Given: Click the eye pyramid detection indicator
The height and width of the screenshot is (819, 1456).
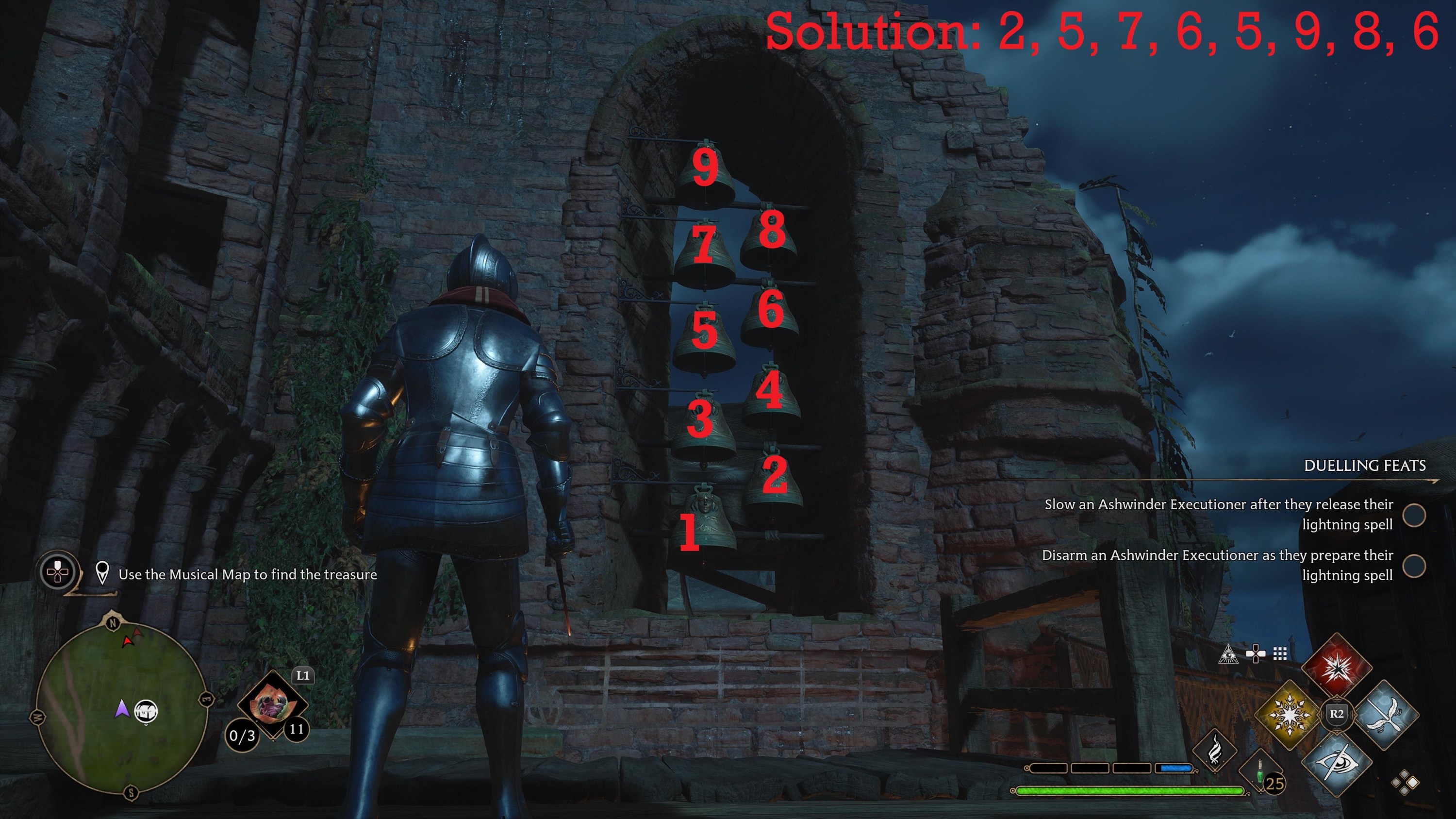Looking at the screenshot, I should coord(1229,654).
